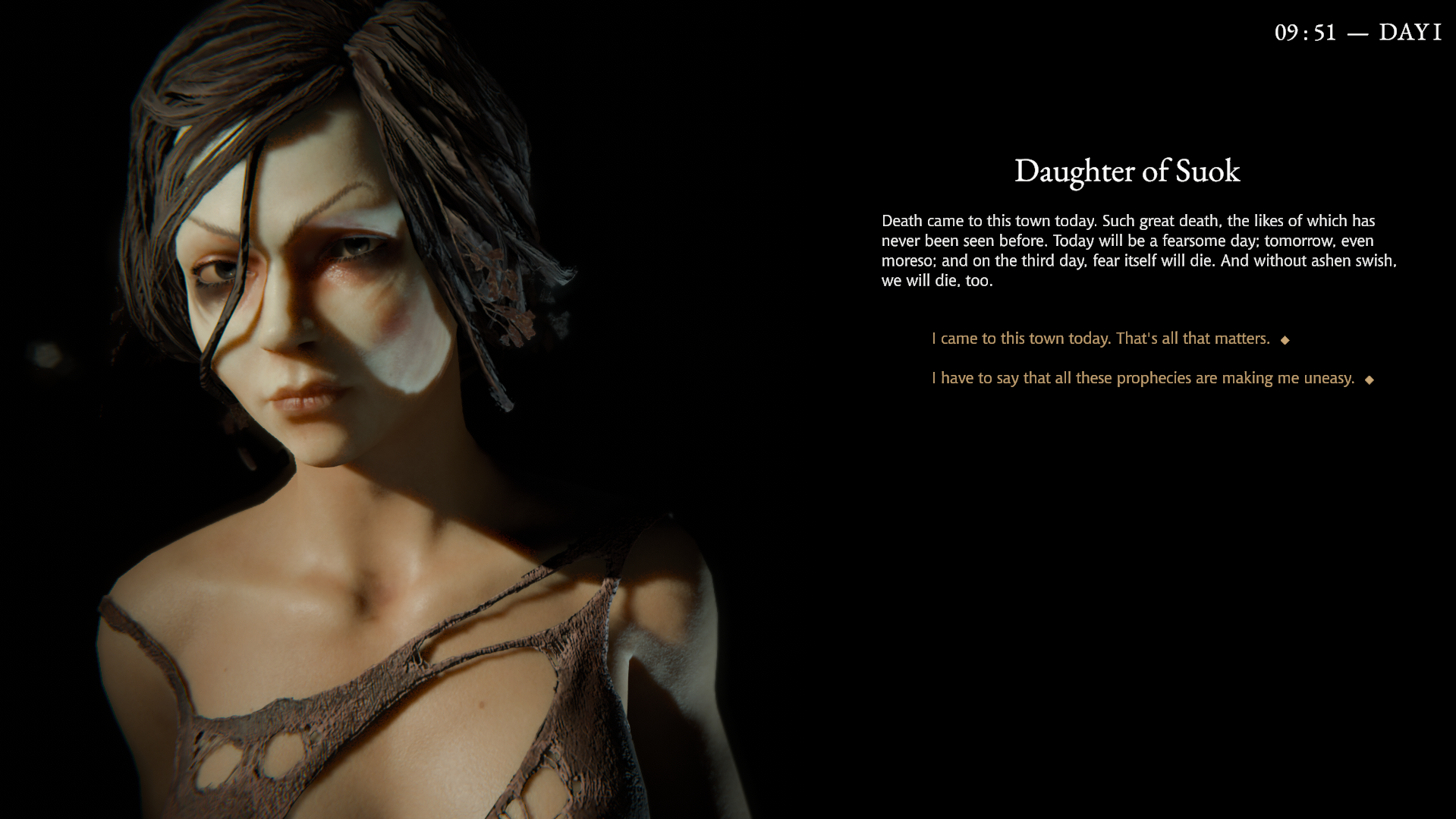Screen dimensions: 1456x819
Task: Choose reply "I came to this town today"
Action: pos(1100,339)
